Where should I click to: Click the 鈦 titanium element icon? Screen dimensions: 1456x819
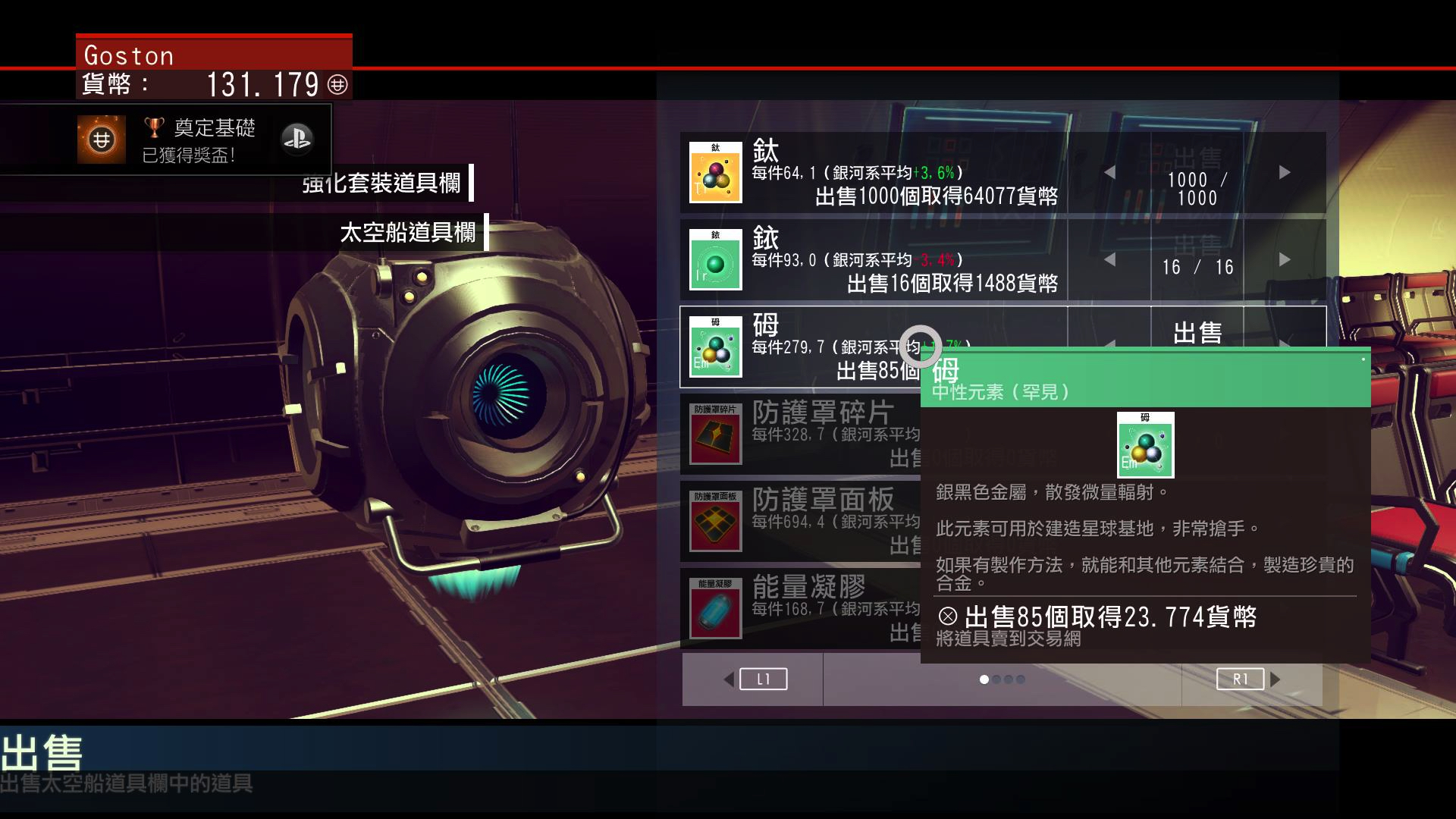(715, 173)
